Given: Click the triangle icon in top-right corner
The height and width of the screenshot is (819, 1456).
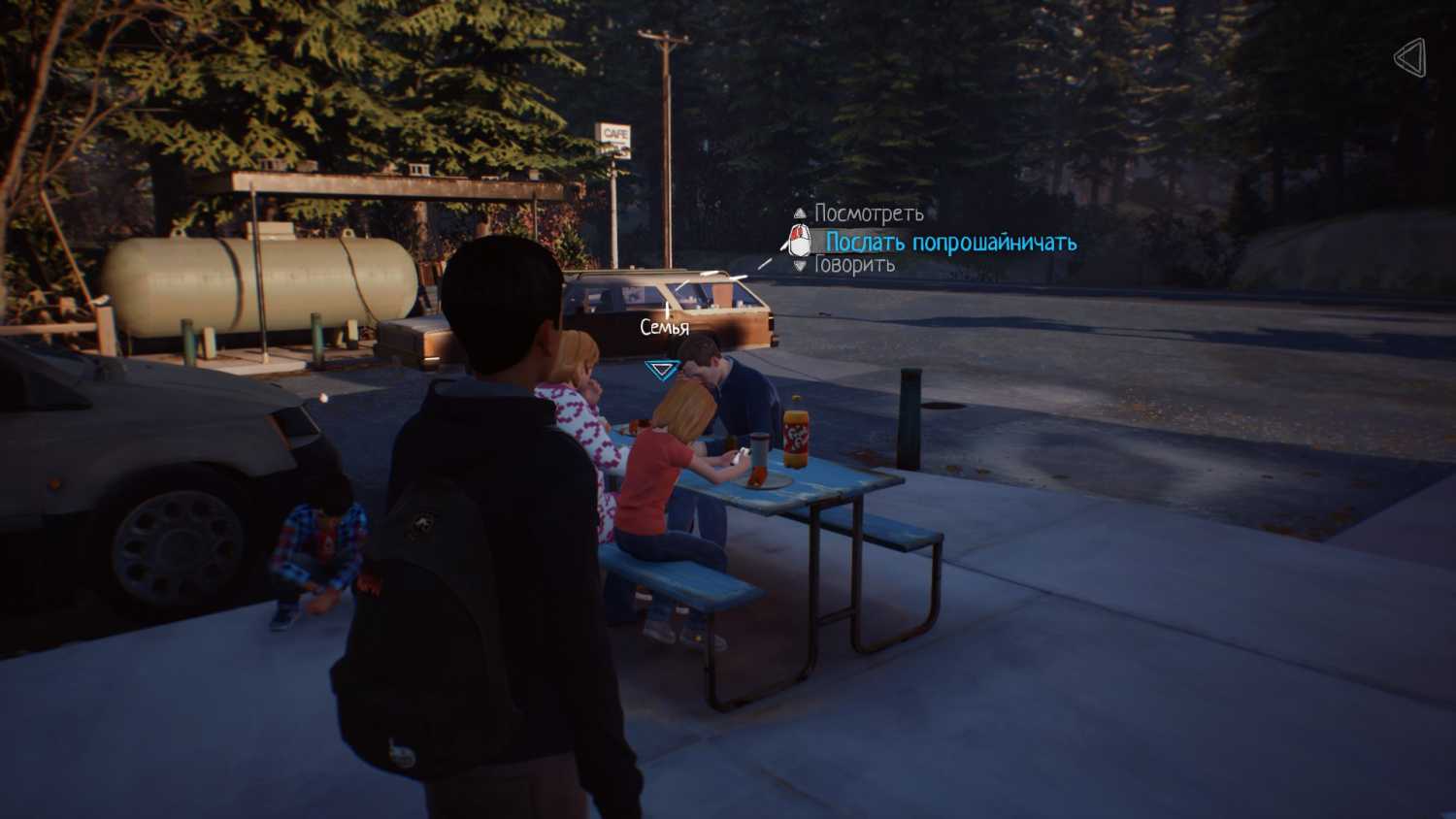Looking at the screenshot, I should coord(1410,58).
